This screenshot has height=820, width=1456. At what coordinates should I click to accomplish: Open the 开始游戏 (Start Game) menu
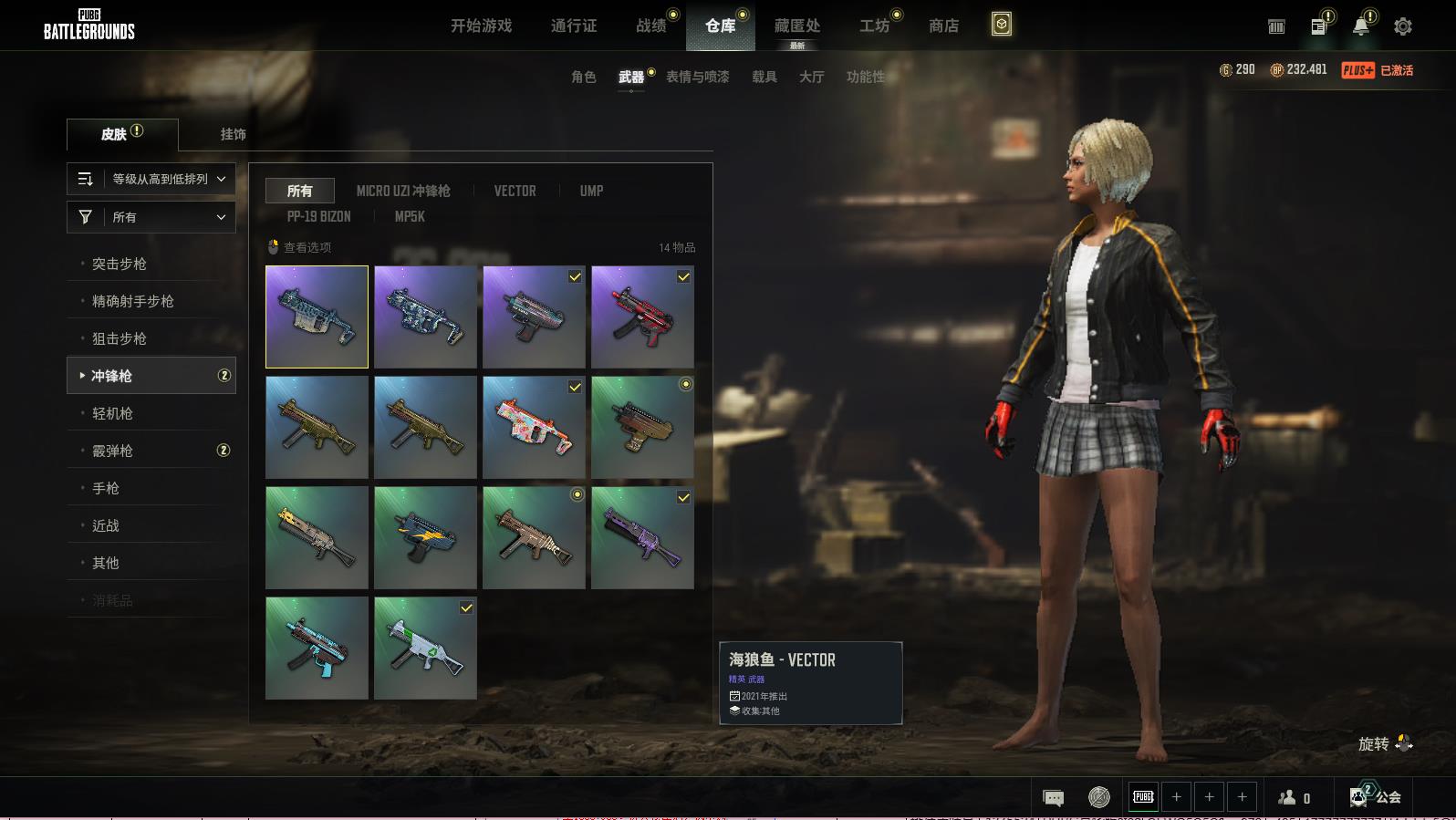[x=481, y=26]
